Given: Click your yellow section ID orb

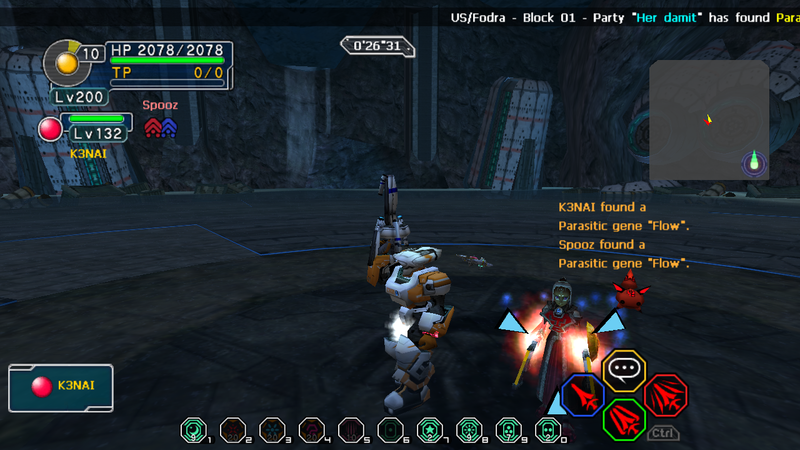Looking at the screenshot, I should (x=67, y=62).
